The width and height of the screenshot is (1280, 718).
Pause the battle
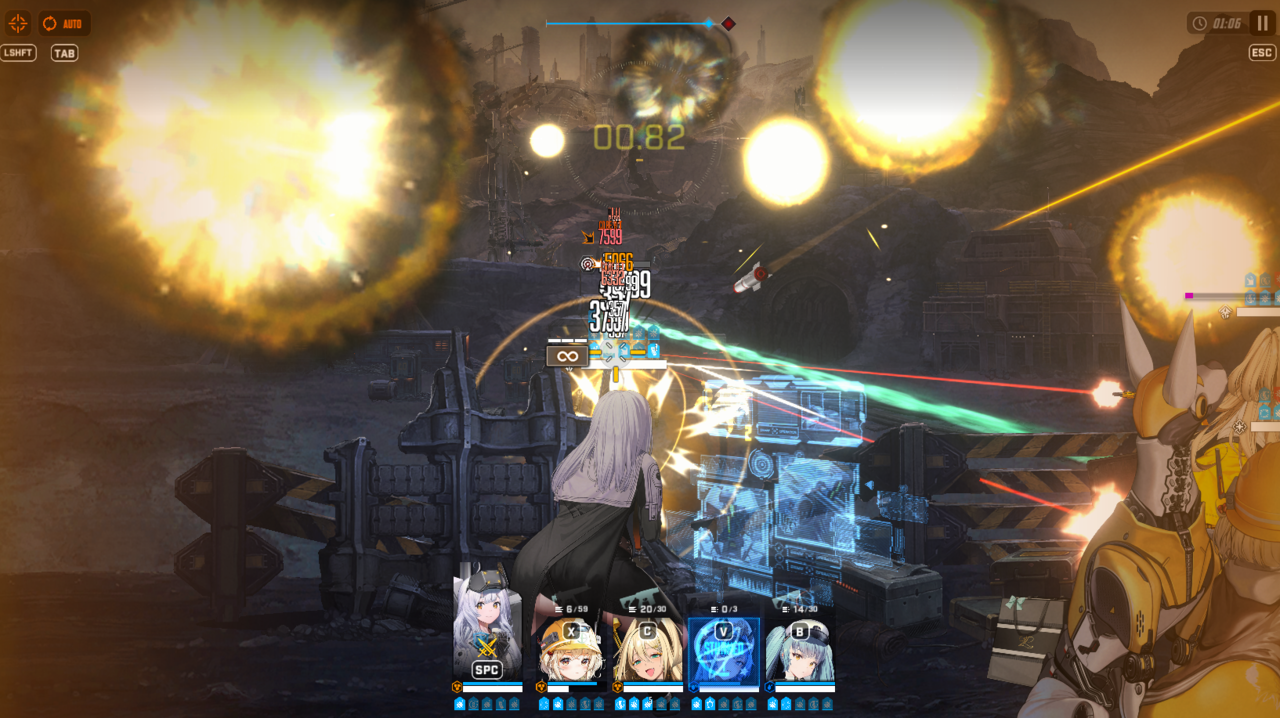tap(1261, 23)
